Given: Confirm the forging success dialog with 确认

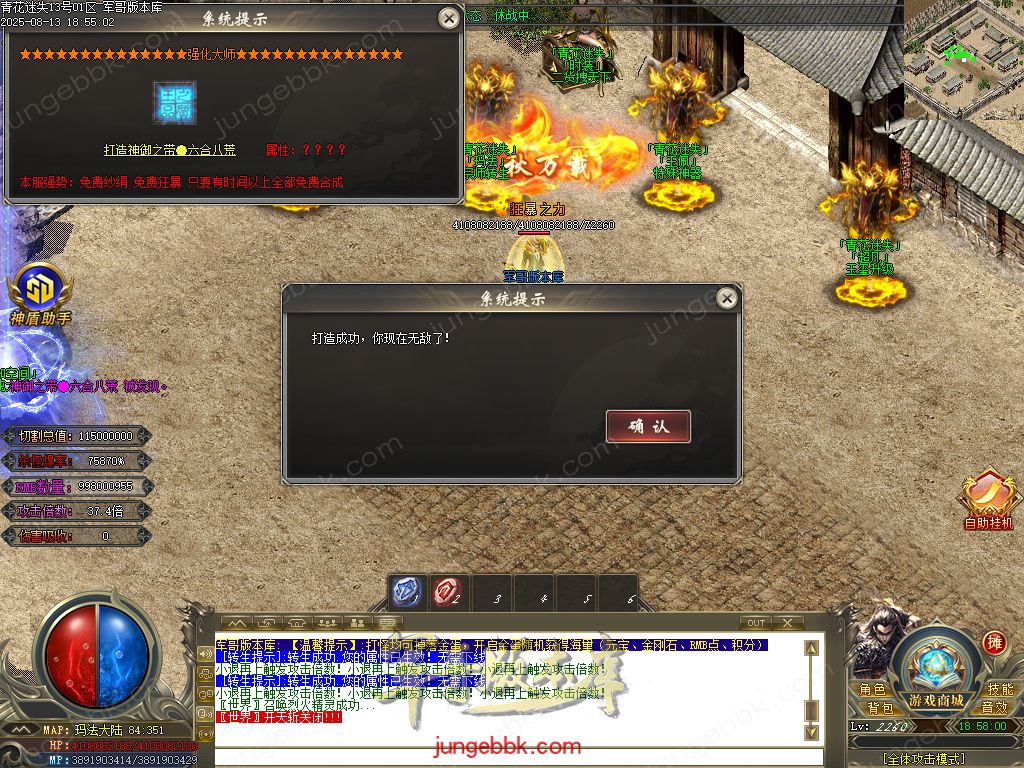Looking at the screenshot, I should tap(648, 426).
